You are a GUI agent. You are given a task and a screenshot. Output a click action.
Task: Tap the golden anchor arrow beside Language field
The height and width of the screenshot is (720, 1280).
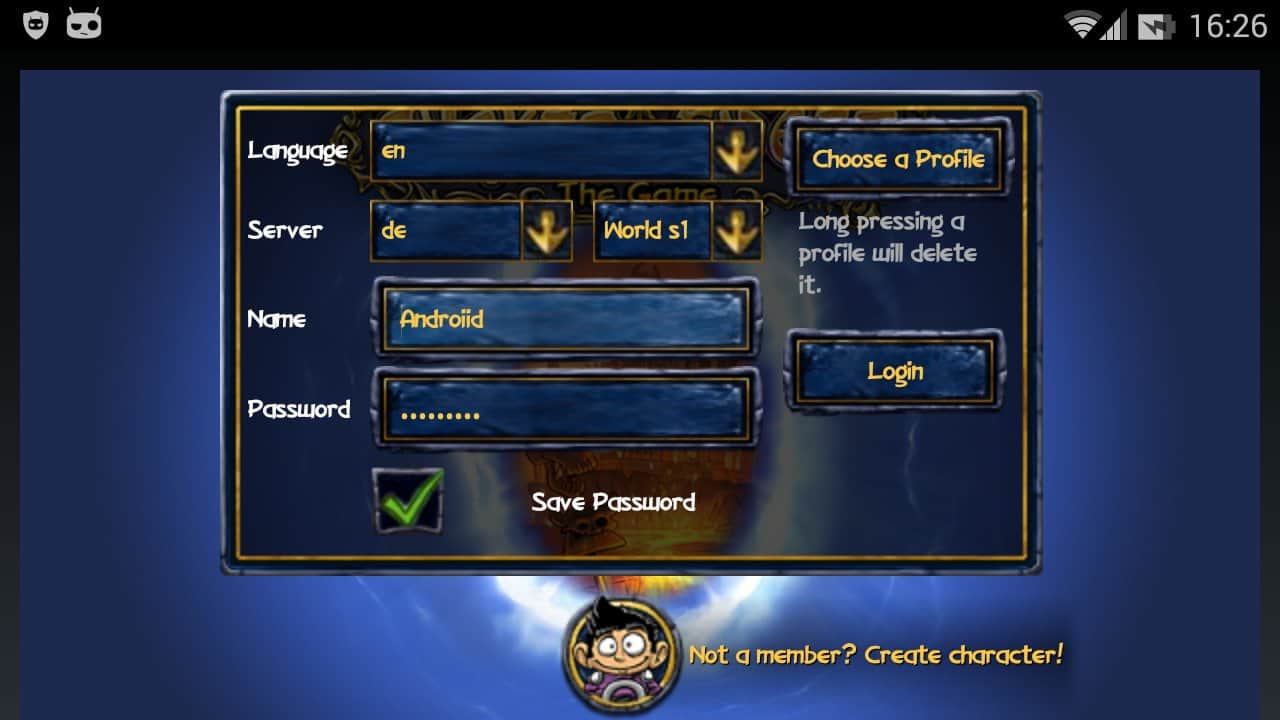pyautogui.click(x=738, y=150)
